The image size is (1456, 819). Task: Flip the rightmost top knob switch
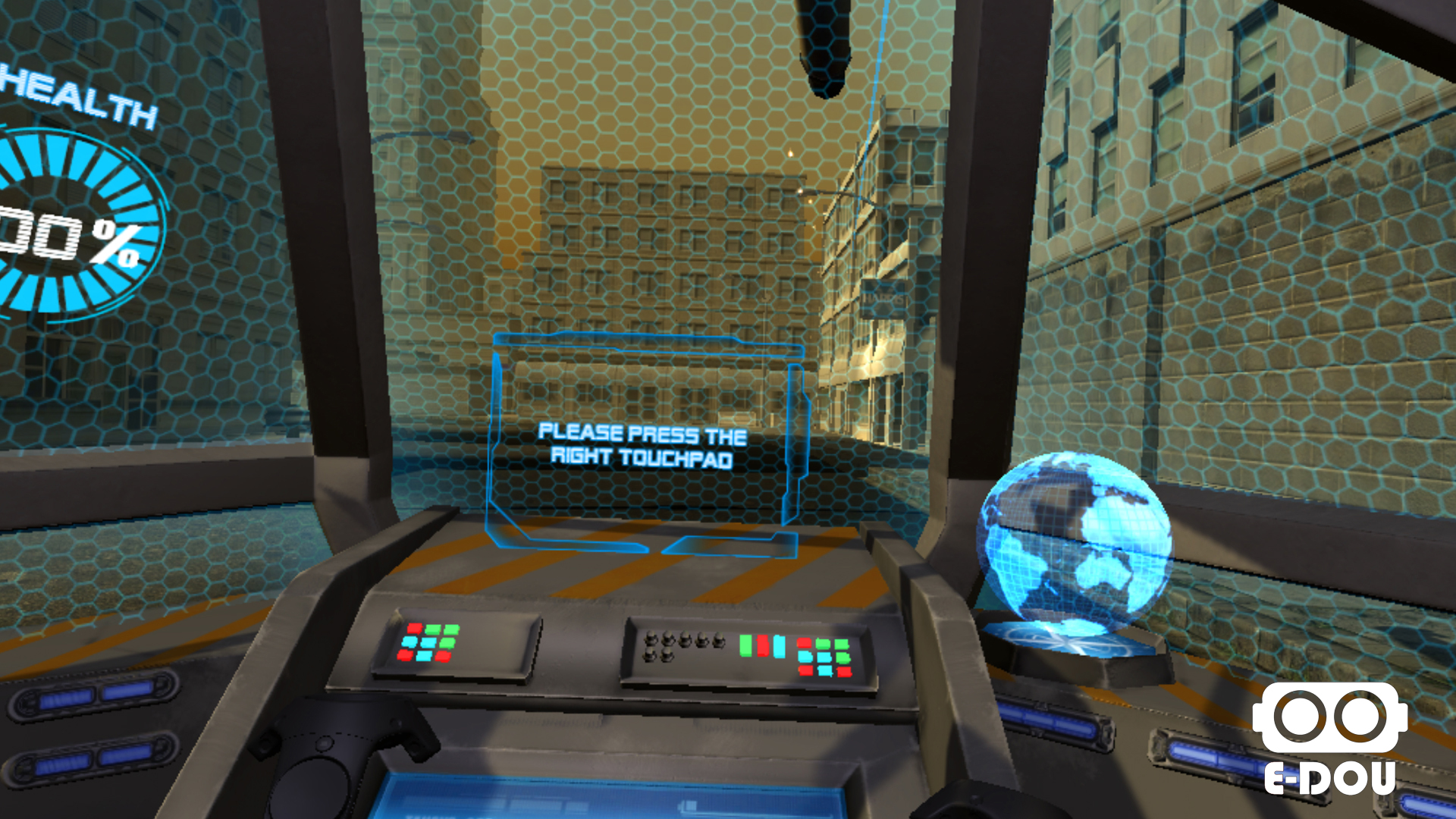tap(719, 639)
